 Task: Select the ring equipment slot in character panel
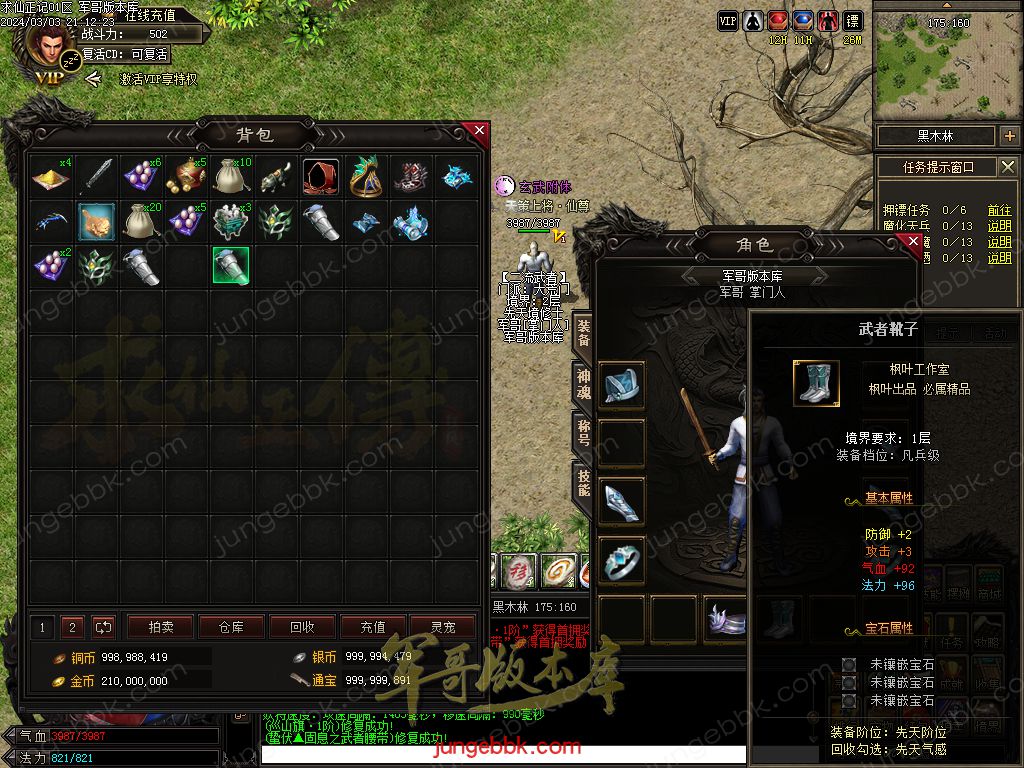[621, 561]
